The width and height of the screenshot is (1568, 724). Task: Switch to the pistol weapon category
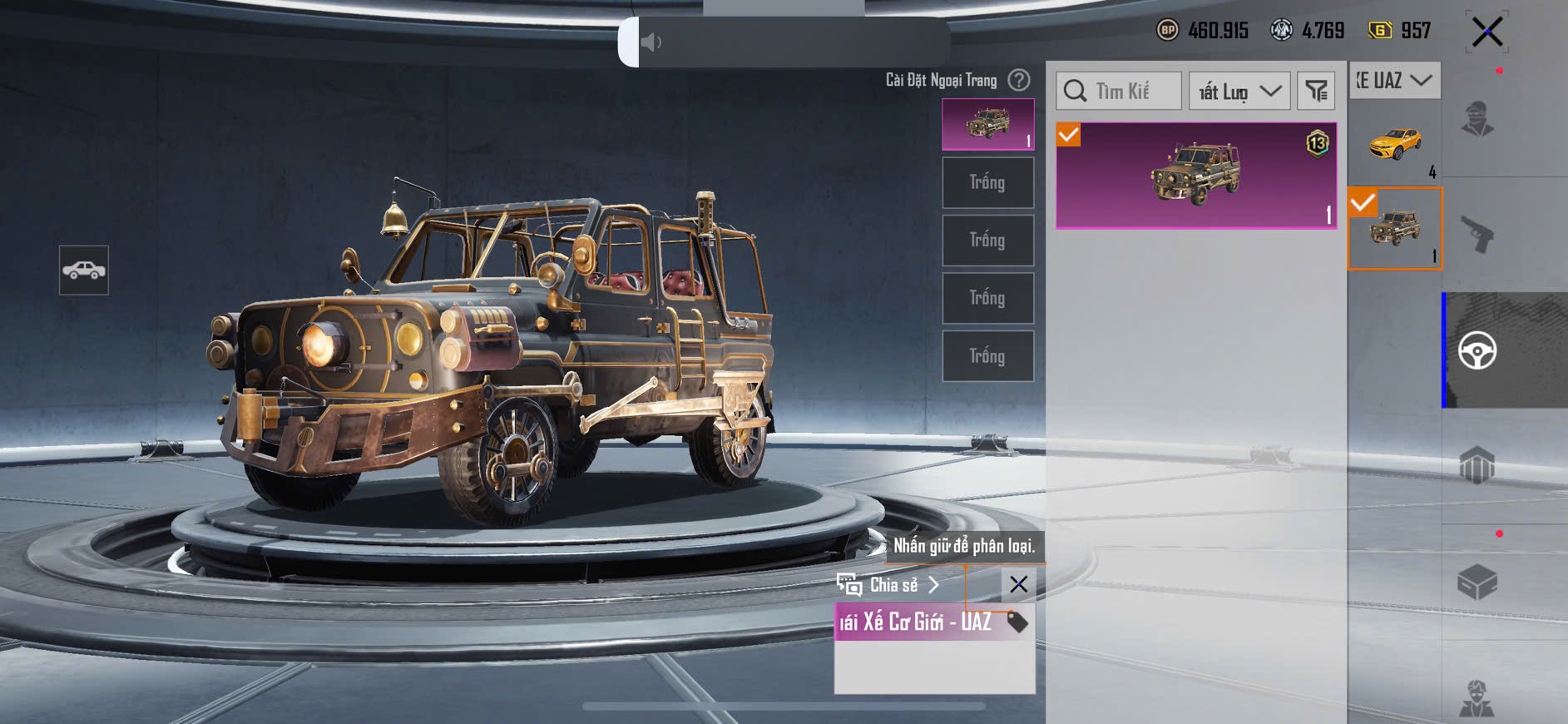(1477, 235)
